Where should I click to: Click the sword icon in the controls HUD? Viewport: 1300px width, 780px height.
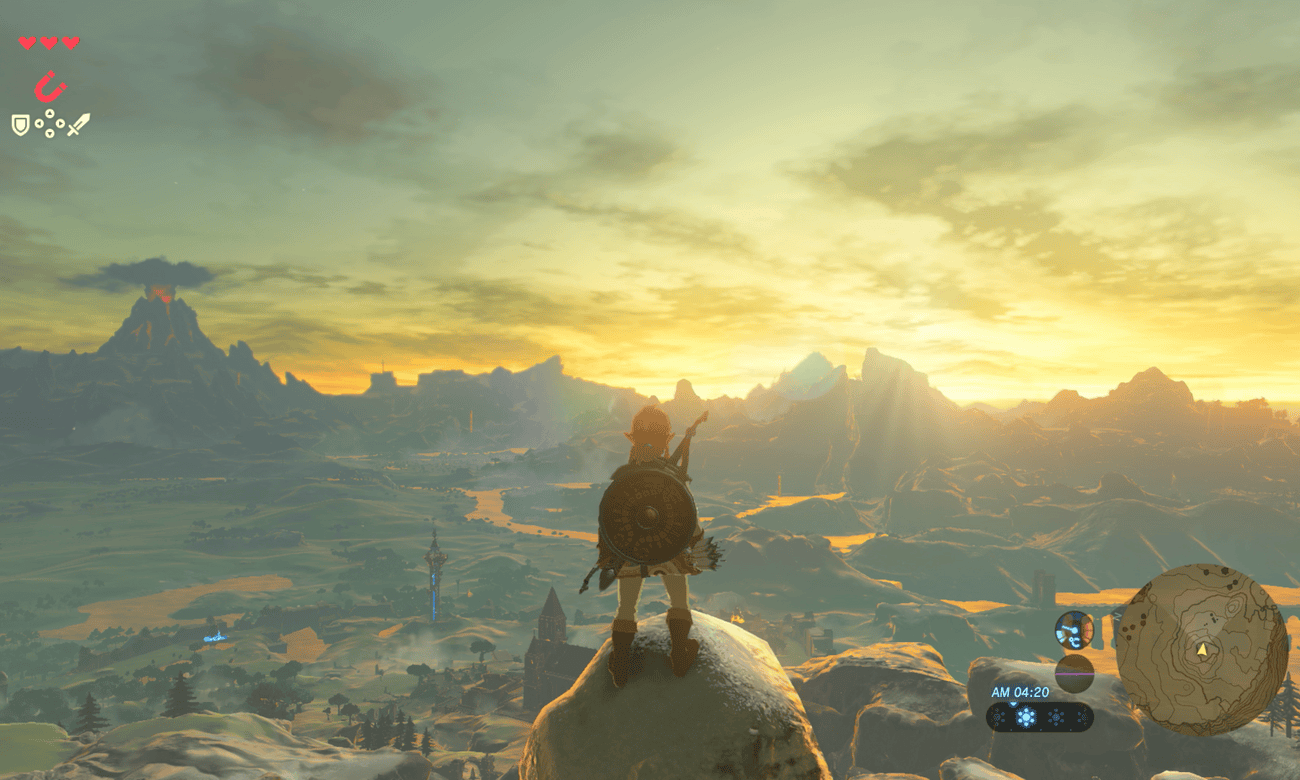pyautogui.click(x=80, y=122)
